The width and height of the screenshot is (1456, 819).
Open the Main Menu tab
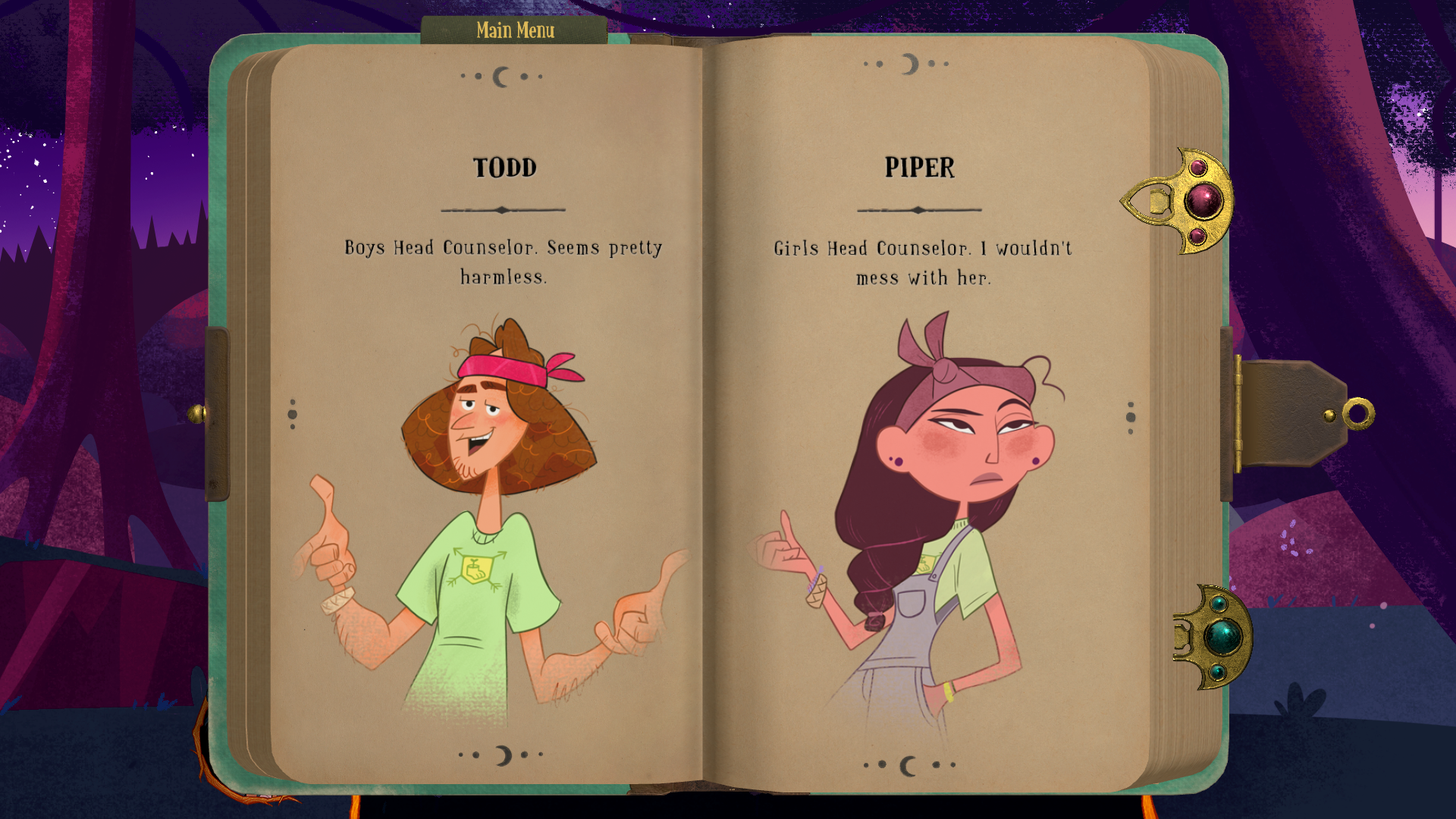click(x=515, y=30)
